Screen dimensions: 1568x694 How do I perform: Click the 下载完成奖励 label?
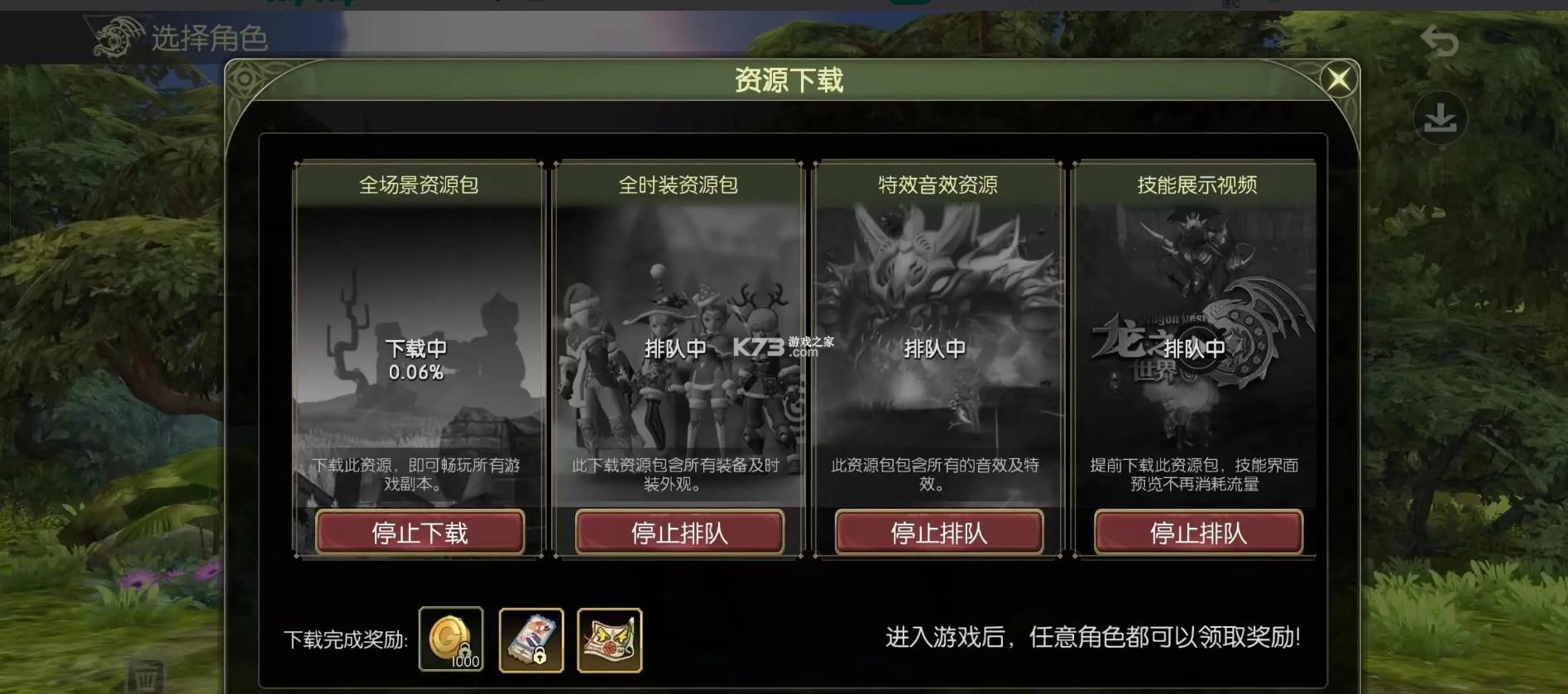tap(342, 637)
